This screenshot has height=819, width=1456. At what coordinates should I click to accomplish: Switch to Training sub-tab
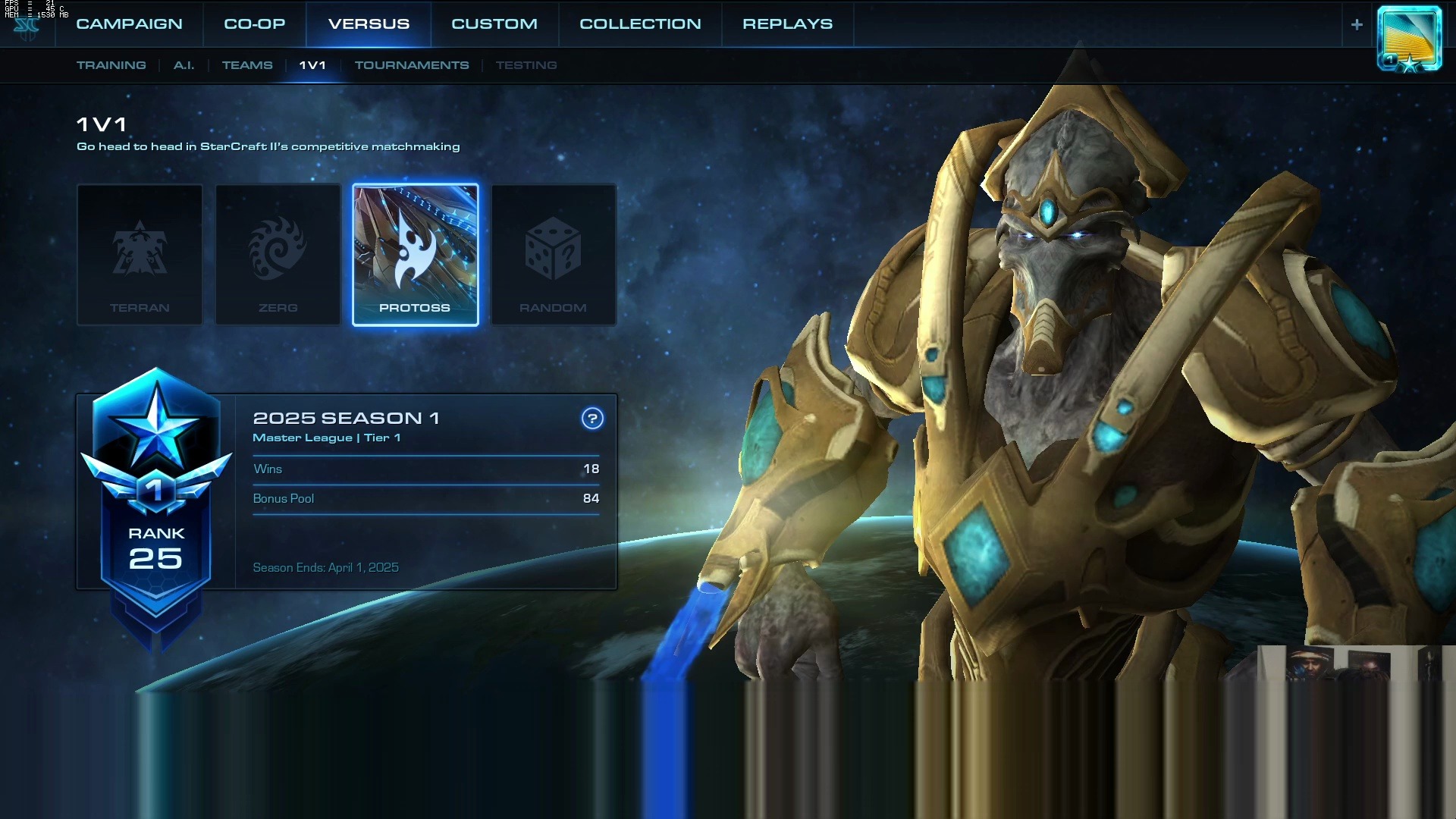[111, 65]
